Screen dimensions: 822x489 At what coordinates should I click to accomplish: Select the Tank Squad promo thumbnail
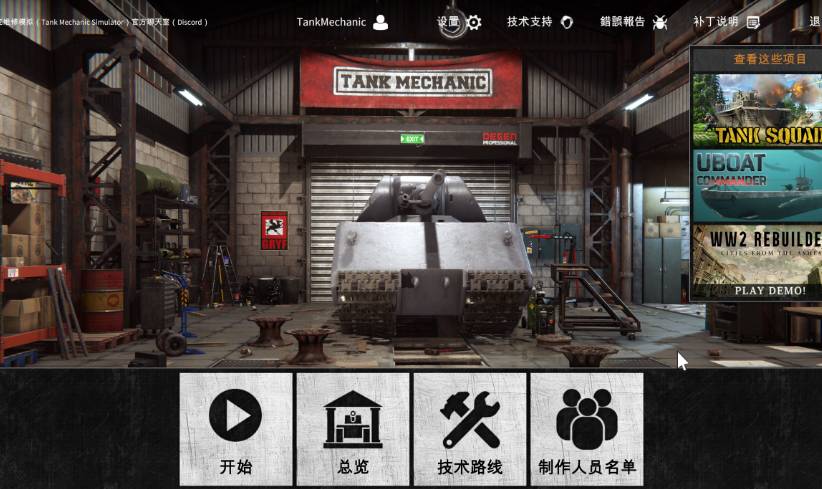tap(757, 110)
